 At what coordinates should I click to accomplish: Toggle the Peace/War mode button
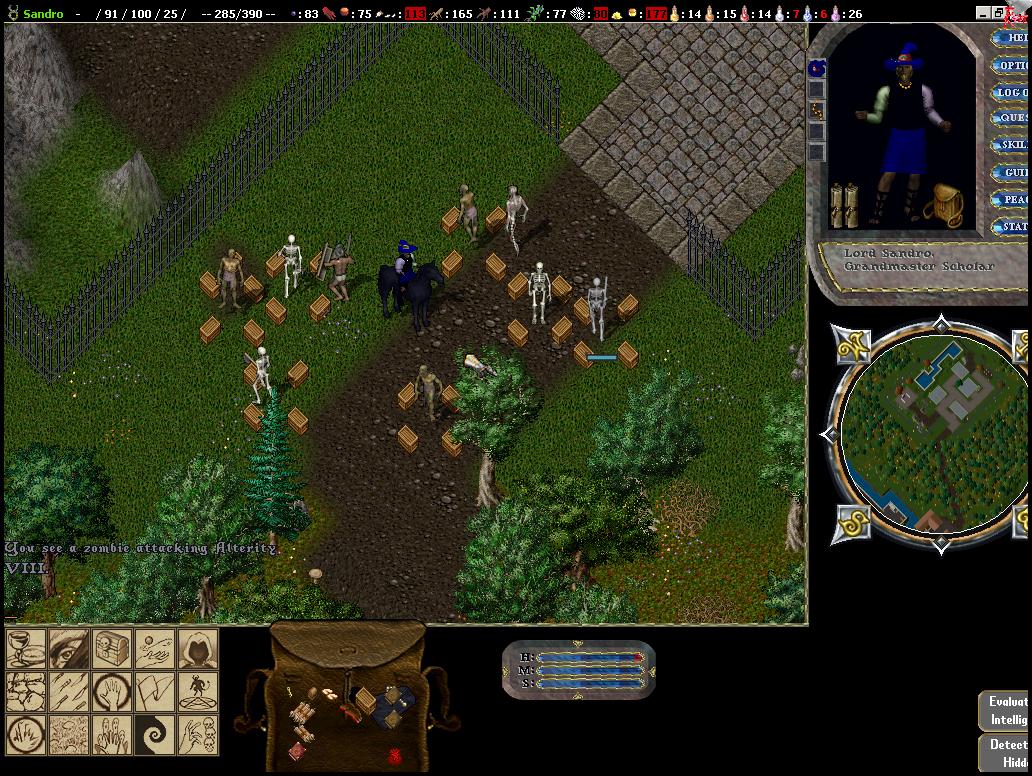click(x=1012, y=200)
